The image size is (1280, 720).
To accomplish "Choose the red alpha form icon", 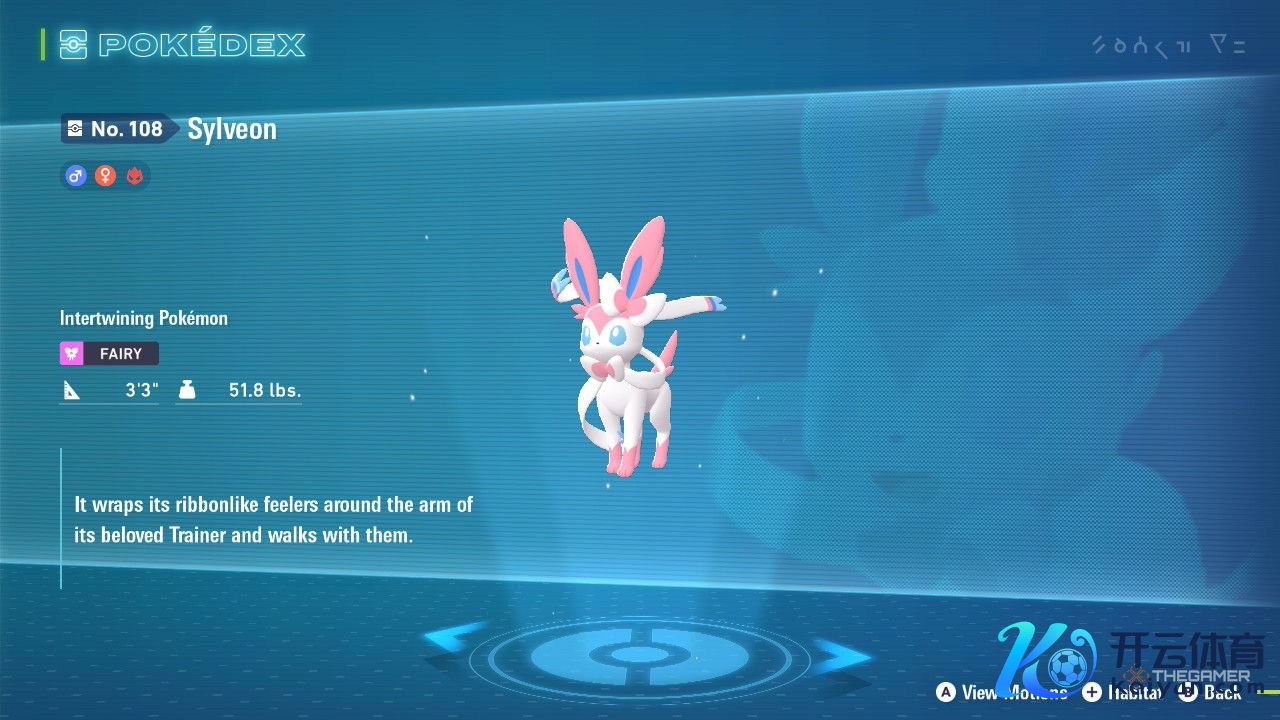I will click(x=135, y=176).
